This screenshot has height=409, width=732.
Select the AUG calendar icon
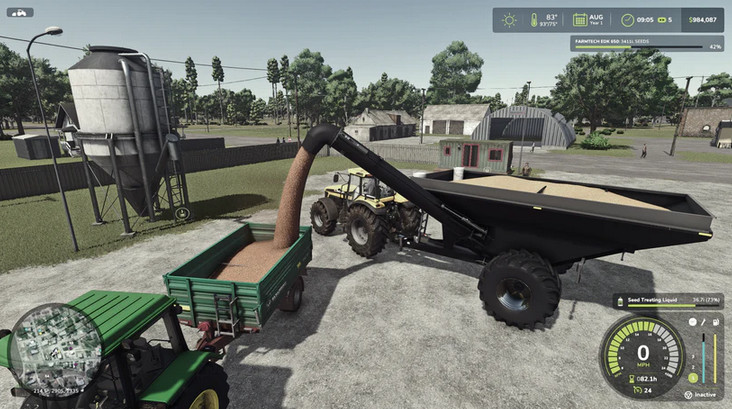[x=580, y=20]
